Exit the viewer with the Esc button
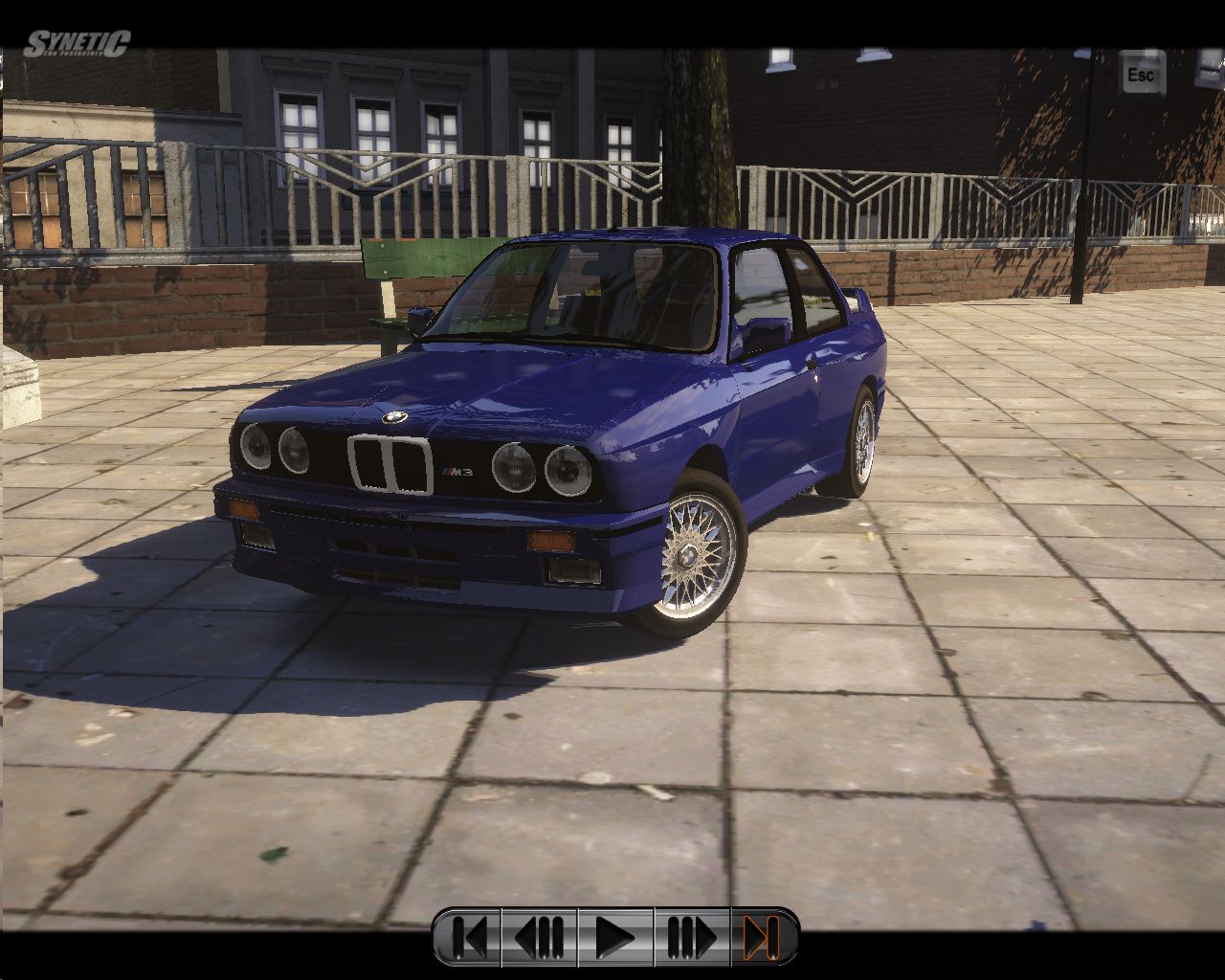The height and width of the screenshot is (980, 1225). [x=1141, y=74]
